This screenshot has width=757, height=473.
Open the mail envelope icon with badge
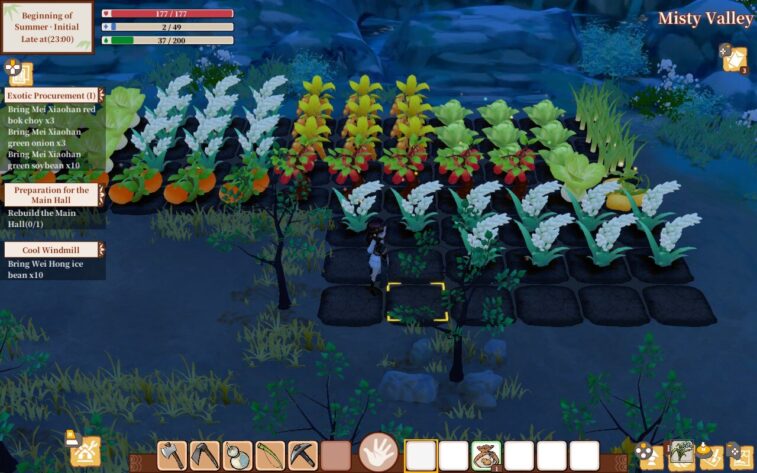click(735, 58)
